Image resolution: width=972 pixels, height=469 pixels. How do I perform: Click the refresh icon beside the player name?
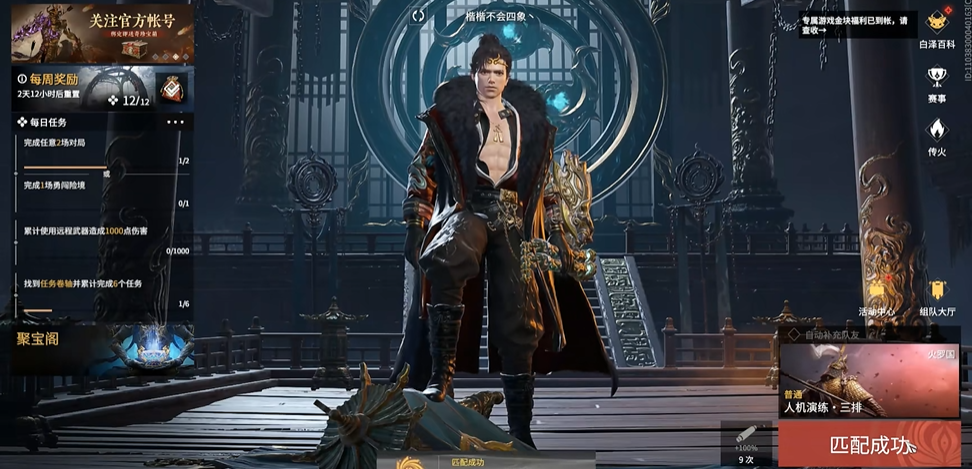coord(418,15)
